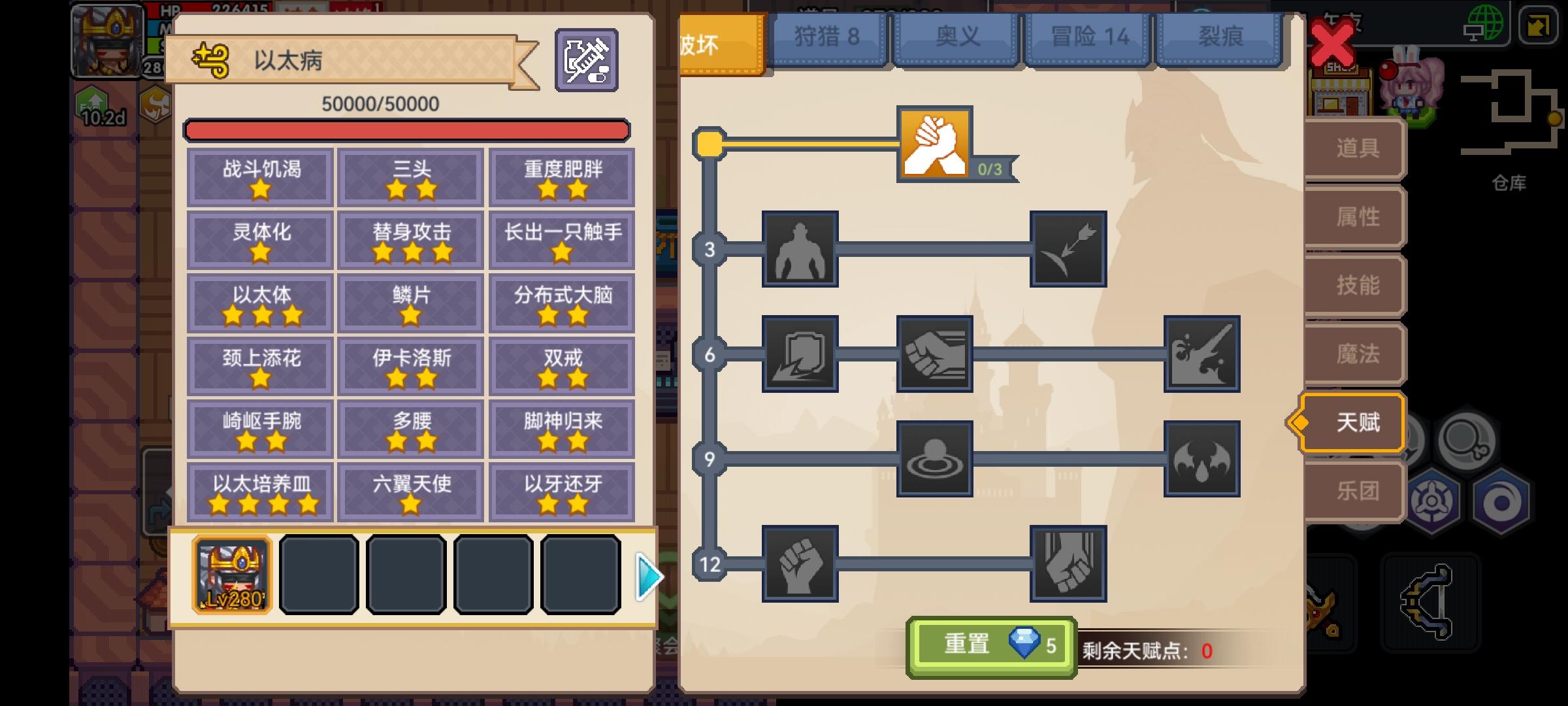1568x706 pixels.
Task: Toggle the 双戒 trait
Action: pyautogui.click(x=562, y=366)
